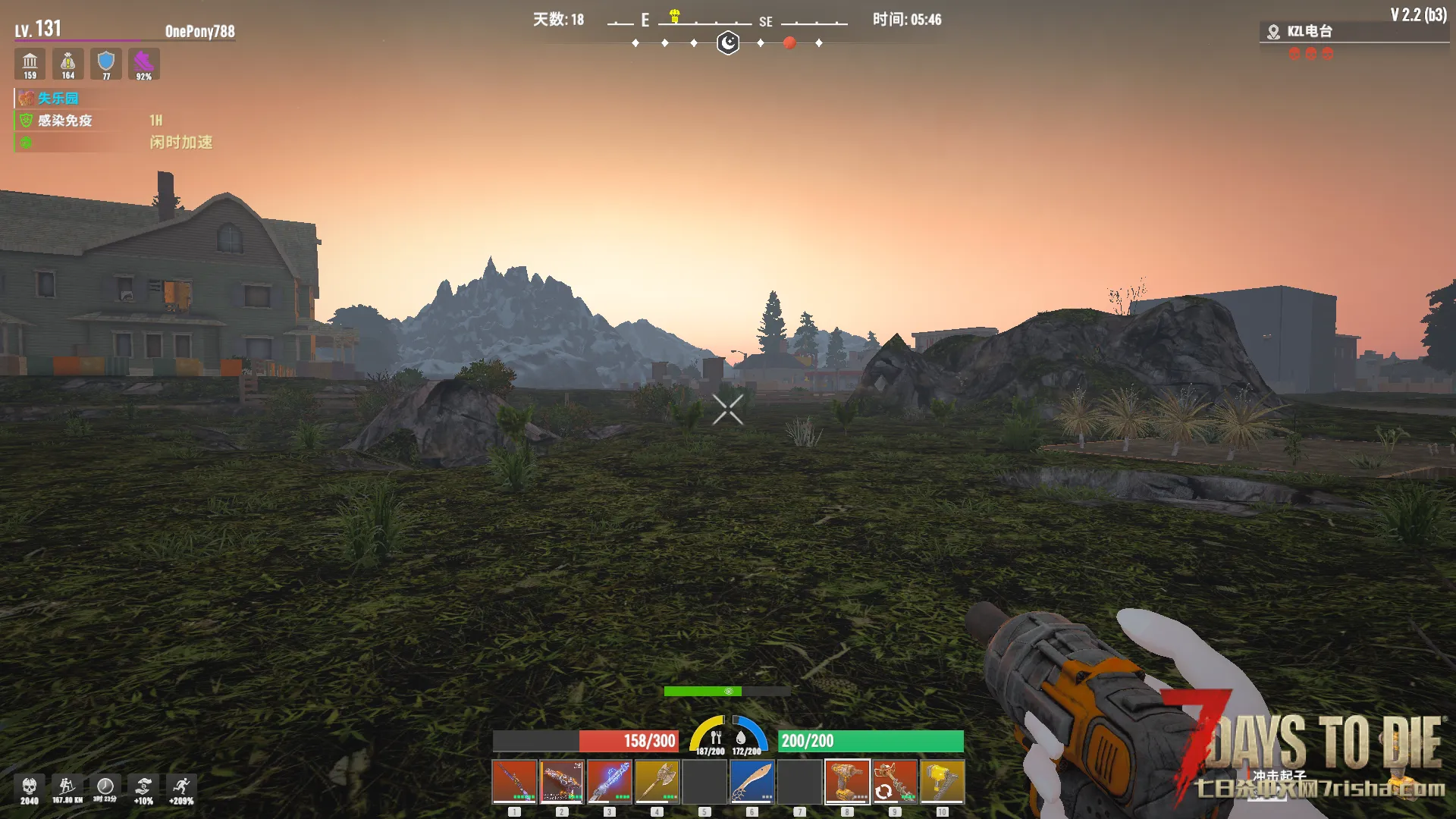Click the compass moon night indicator
Image resolution: width=1456 pixels, height=819 pixels.
click(728, 42)
